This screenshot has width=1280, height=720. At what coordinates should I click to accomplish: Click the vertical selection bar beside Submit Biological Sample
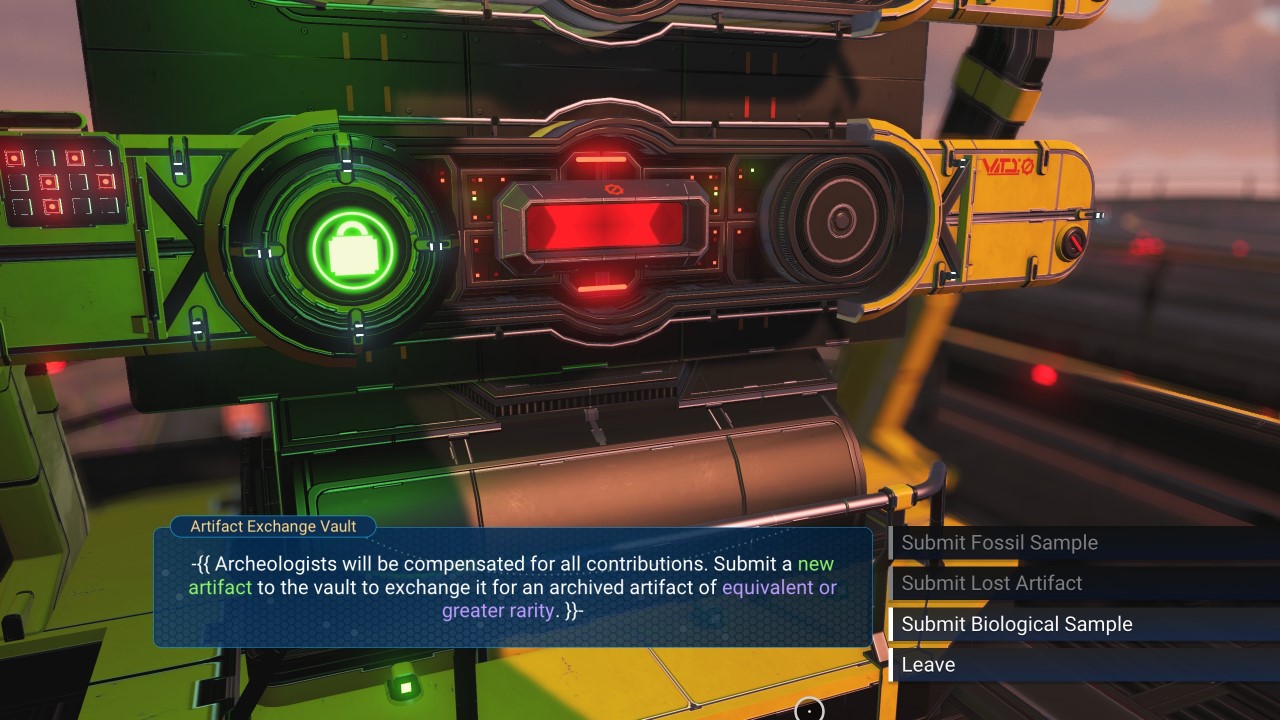(x=891, y=623)
